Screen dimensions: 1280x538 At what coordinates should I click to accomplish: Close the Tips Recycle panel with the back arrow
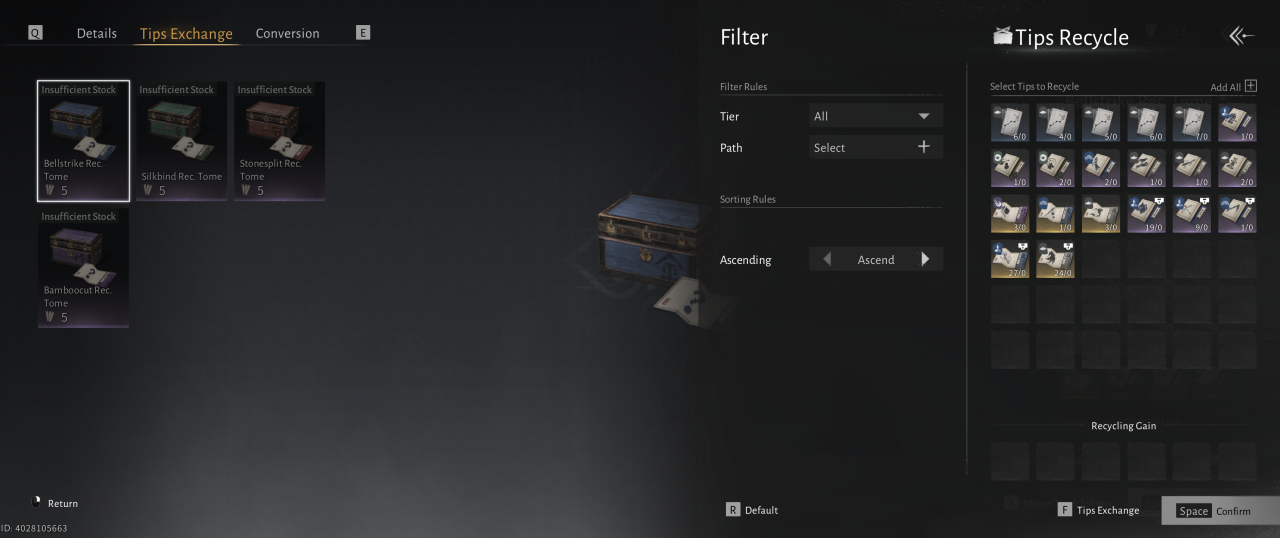pos(1241,36)
